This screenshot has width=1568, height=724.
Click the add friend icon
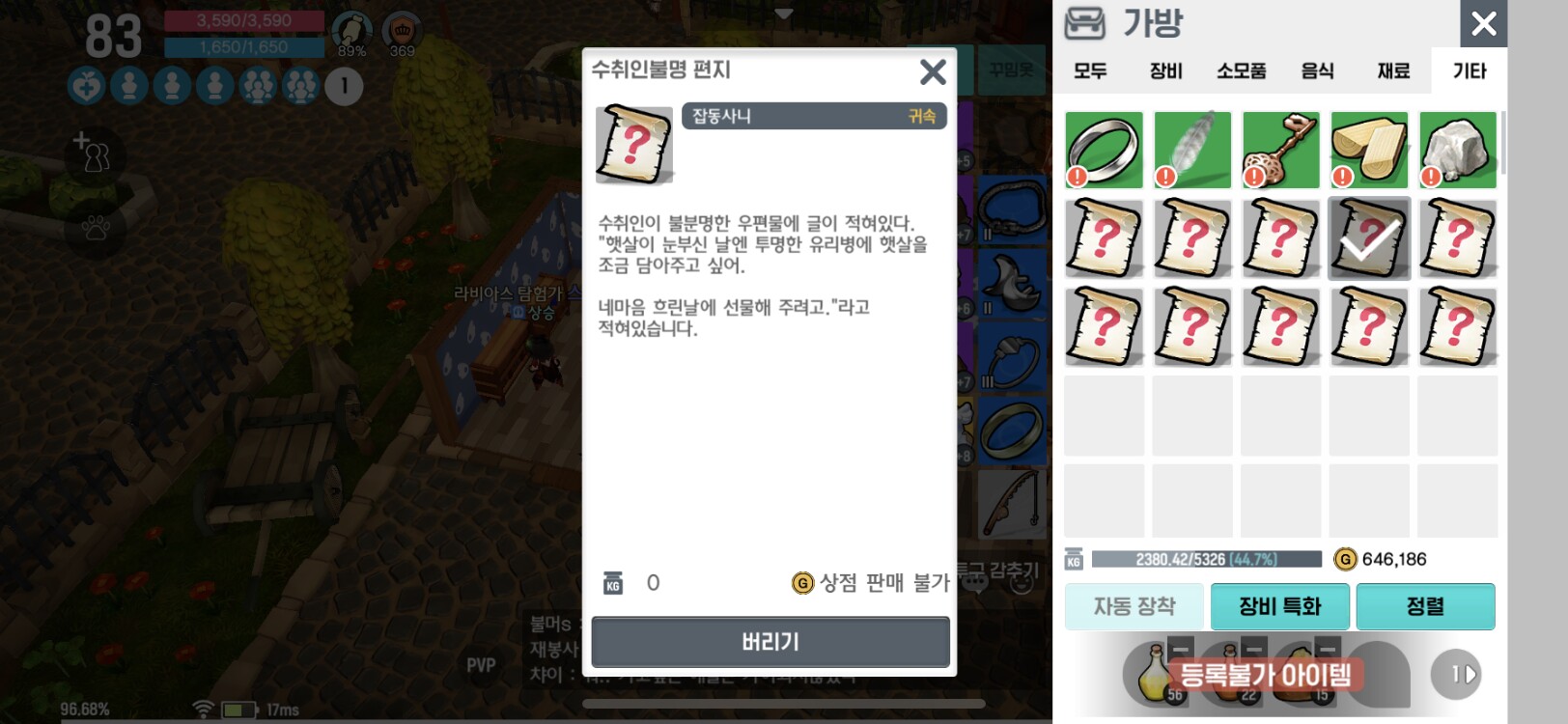pos(94,154)
